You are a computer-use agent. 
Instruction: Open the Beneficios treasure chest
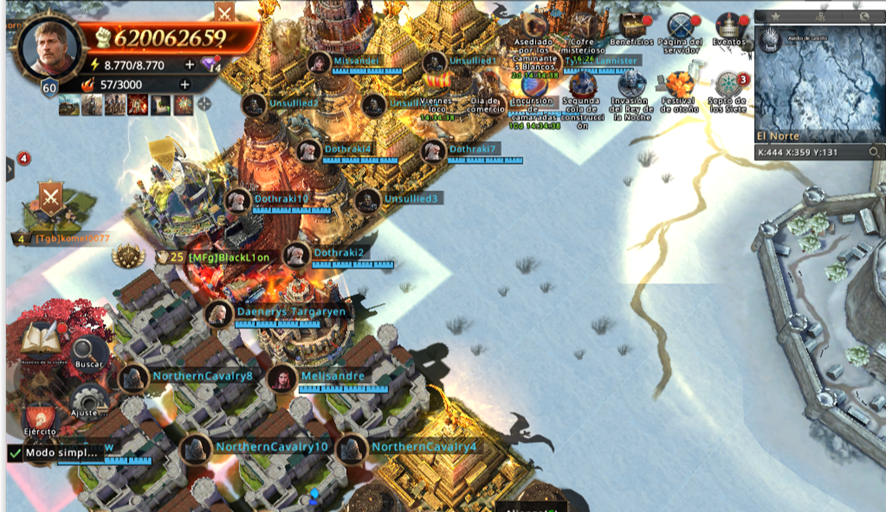[631, 24]
